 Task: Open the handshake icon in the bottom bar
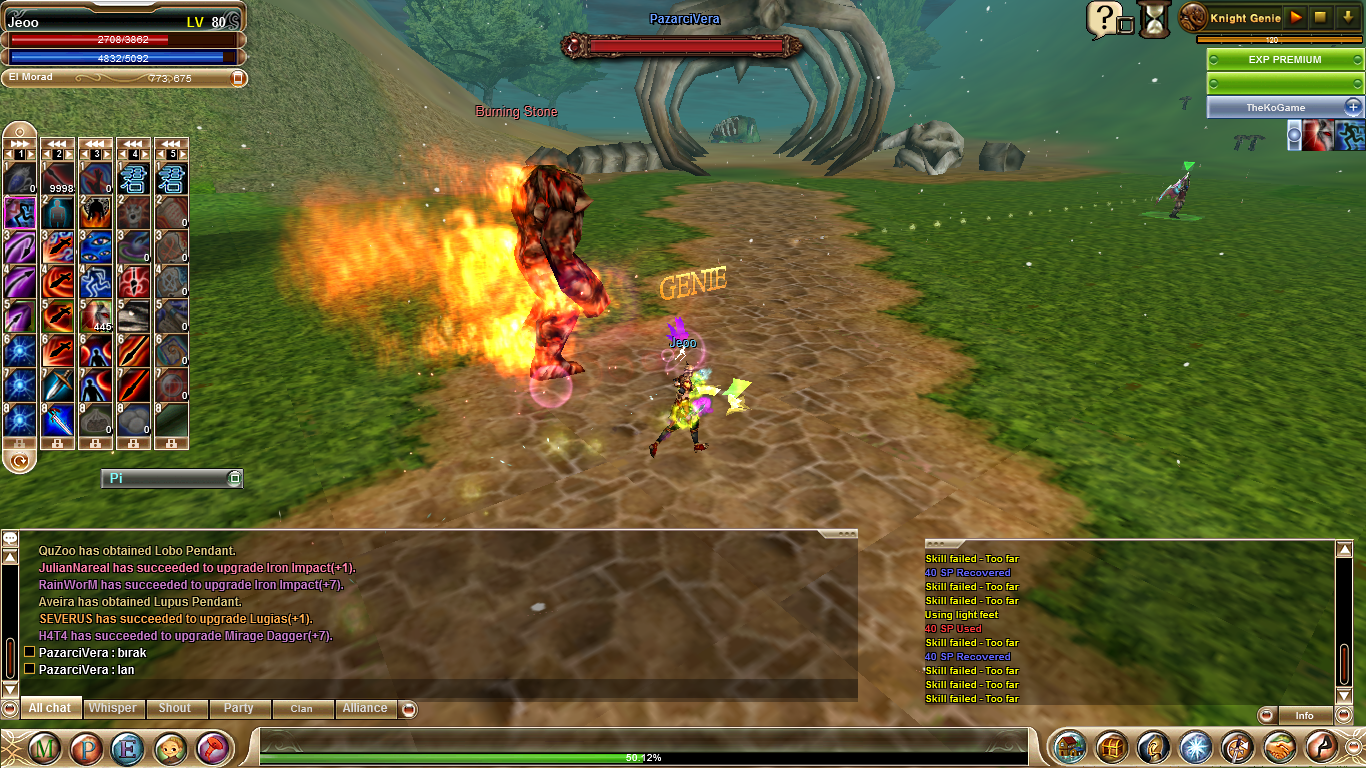(x=1279, y=747)
